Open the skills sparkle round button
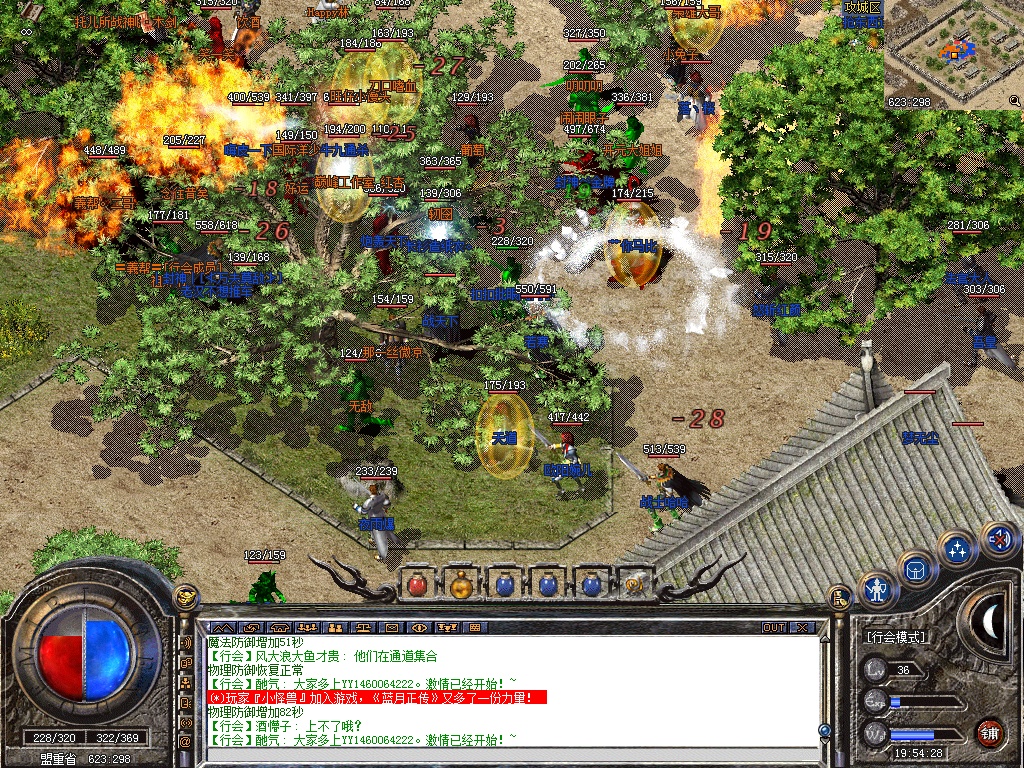Viewport: 1024px width, 768px height. click(957, 549)
